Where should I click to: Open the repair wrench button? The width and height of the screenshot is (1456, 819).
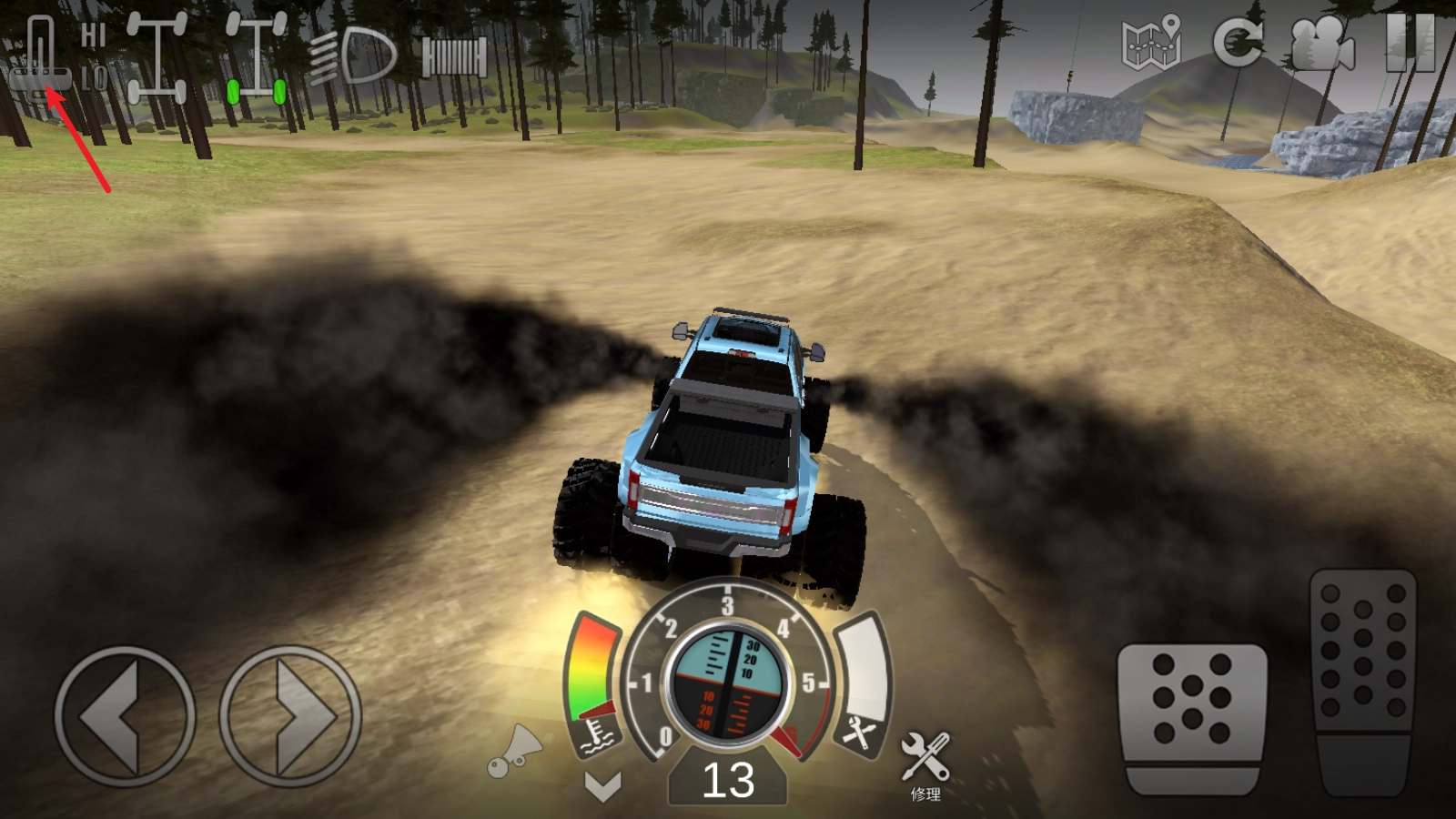(x=925, y=761)
